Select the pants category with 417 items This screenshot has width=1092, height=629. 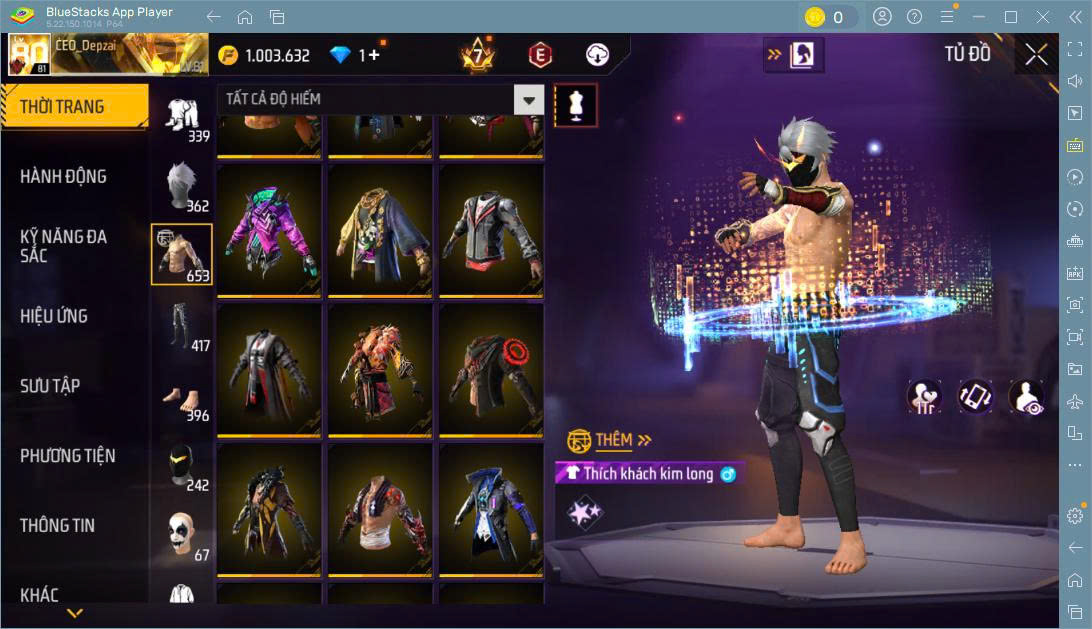pos(181,325)
